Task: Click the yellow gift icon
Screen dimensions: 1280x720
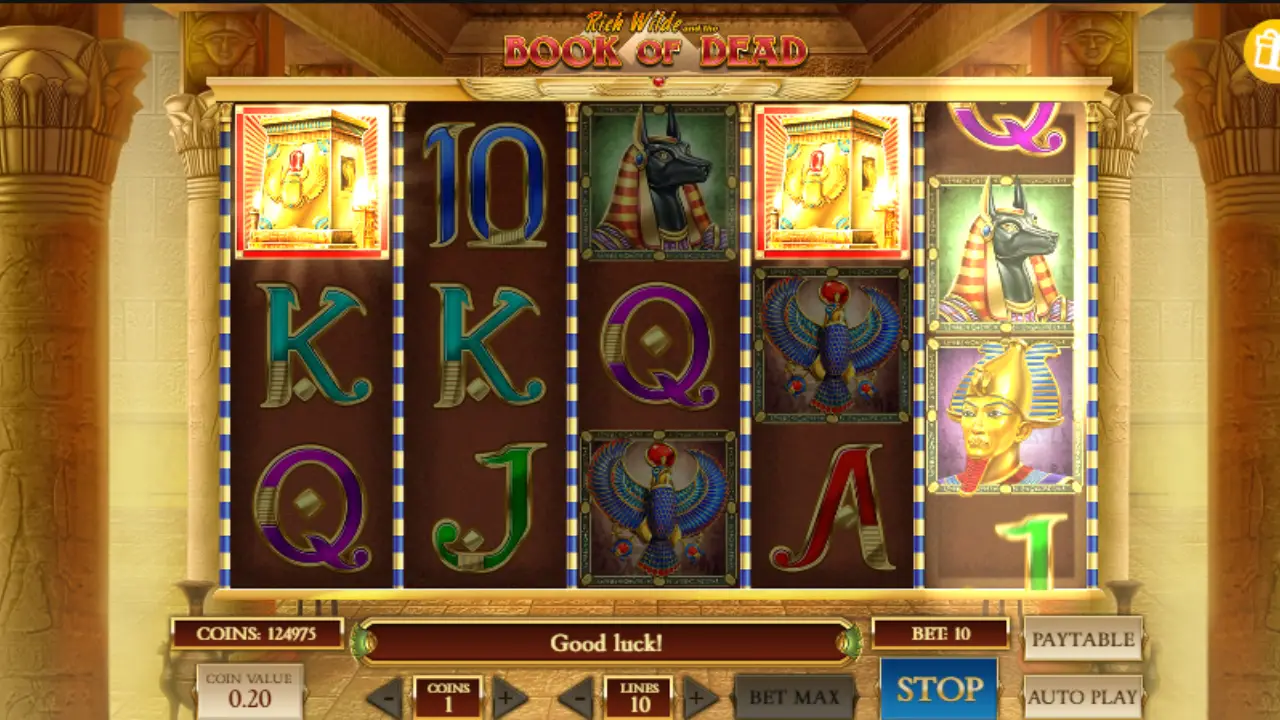Action: coord(1263,48)
